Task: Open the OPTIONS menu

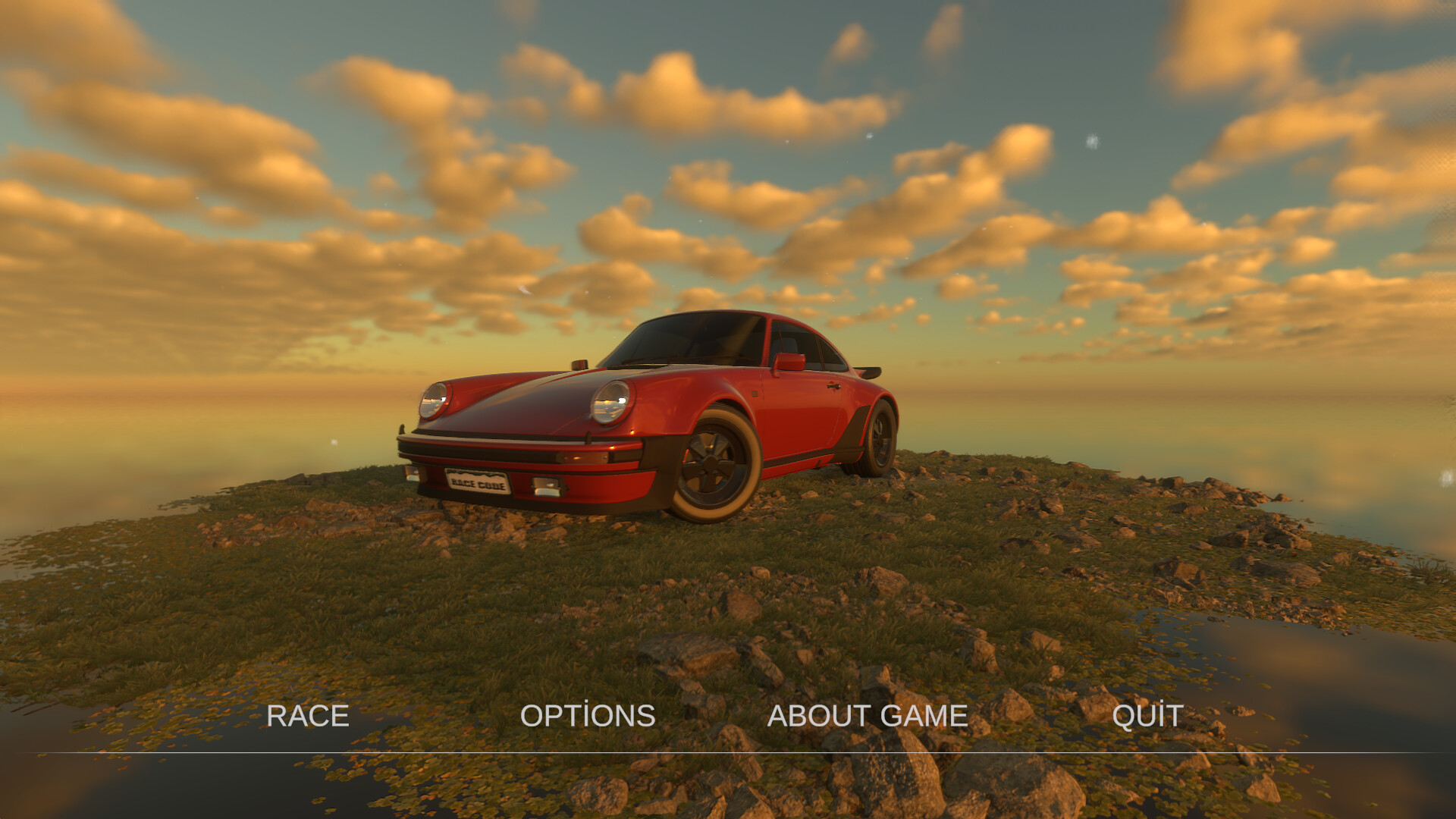Action: tap(589, 714)
